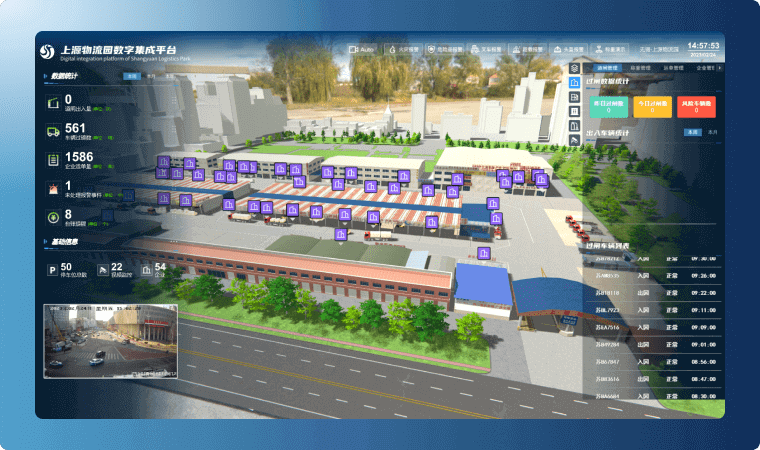
Task: Open the clipboard enterprise orders stat
Action: pos(51,159)
